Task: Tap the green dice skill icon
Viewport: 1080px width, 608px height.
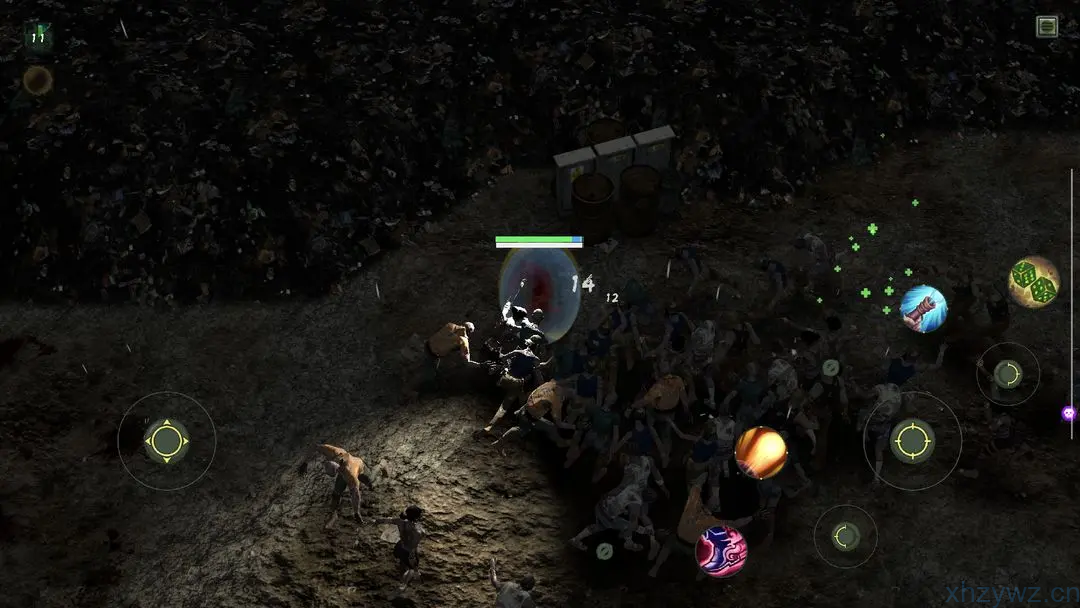Action: point(1034,282)
